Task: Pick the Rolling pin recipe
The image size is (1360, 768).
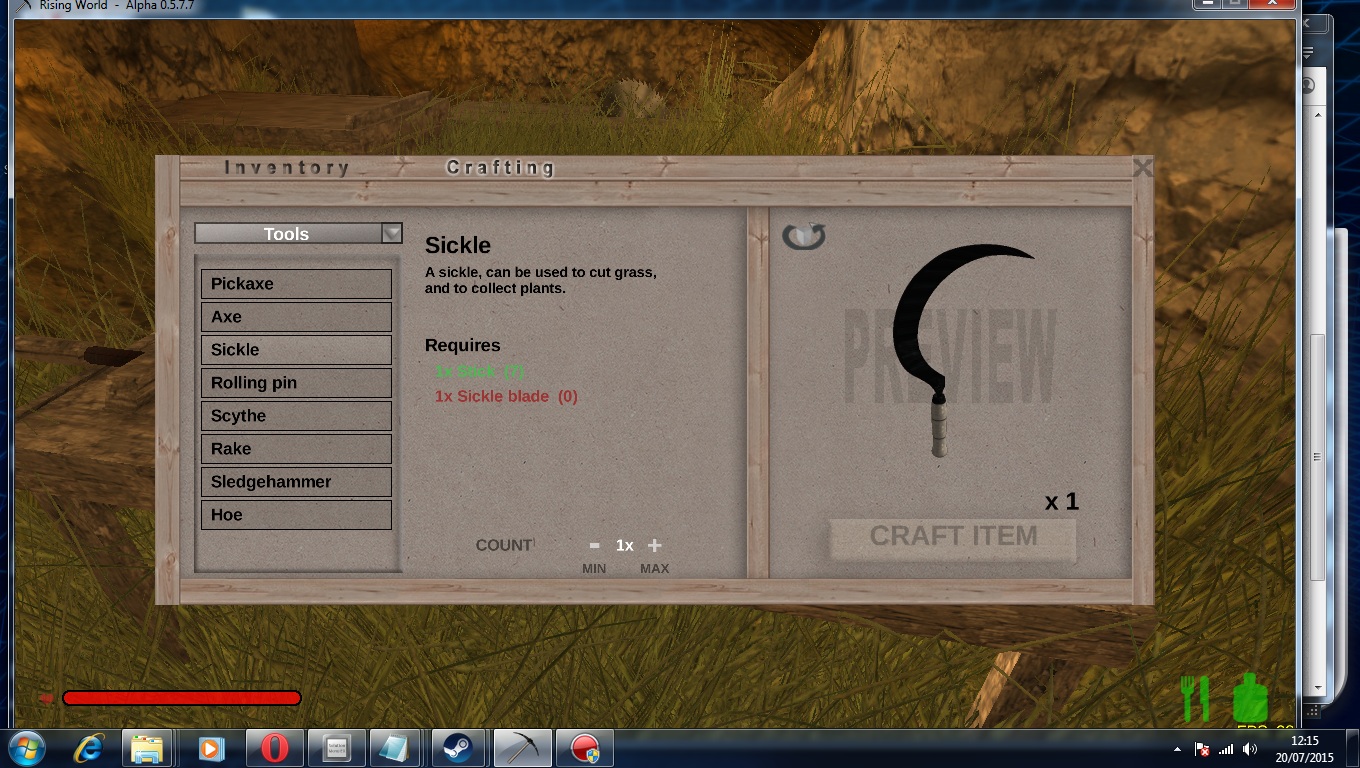Action: click(296, 383)
